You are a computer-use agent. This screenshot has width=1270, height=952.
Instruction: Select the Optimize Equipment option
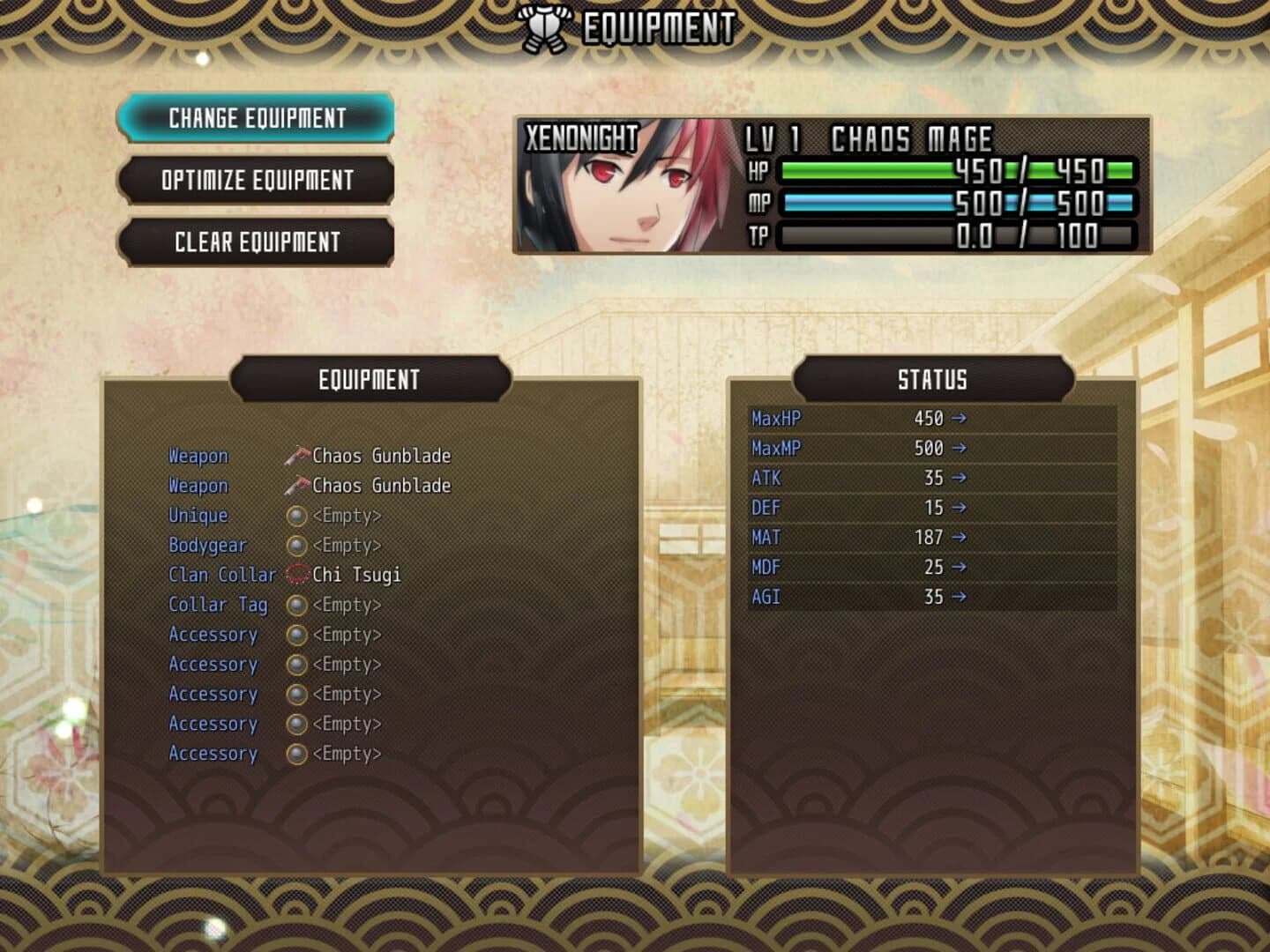pos(257,181)
